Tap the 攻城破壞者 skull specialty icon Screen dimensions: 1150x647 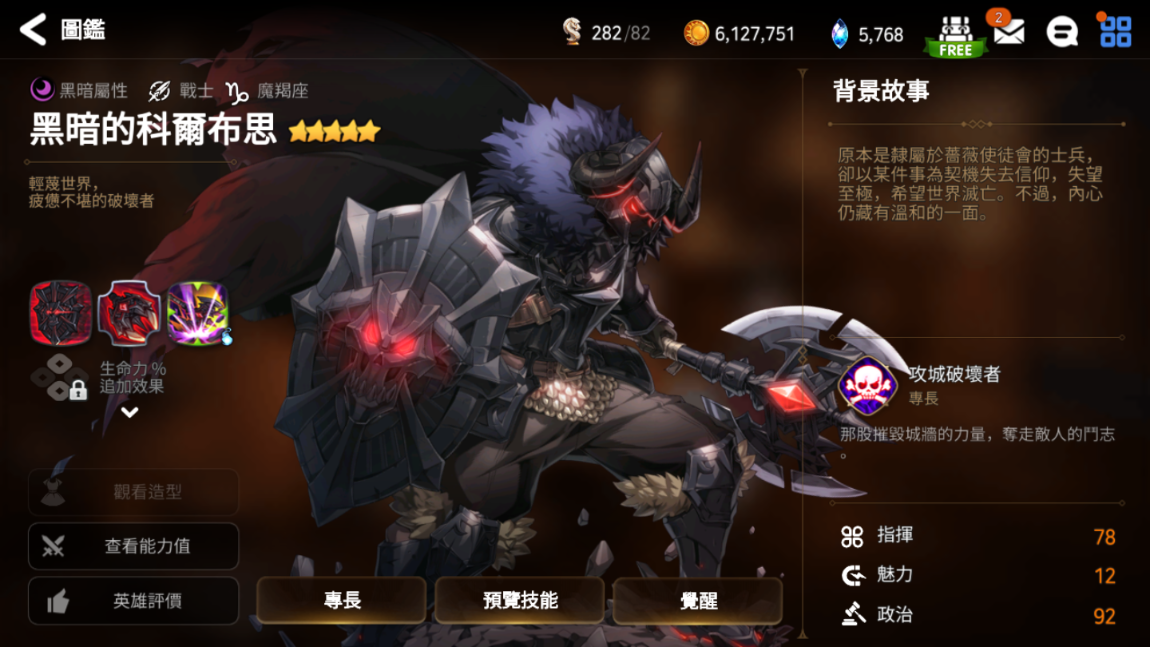(866, 384)
